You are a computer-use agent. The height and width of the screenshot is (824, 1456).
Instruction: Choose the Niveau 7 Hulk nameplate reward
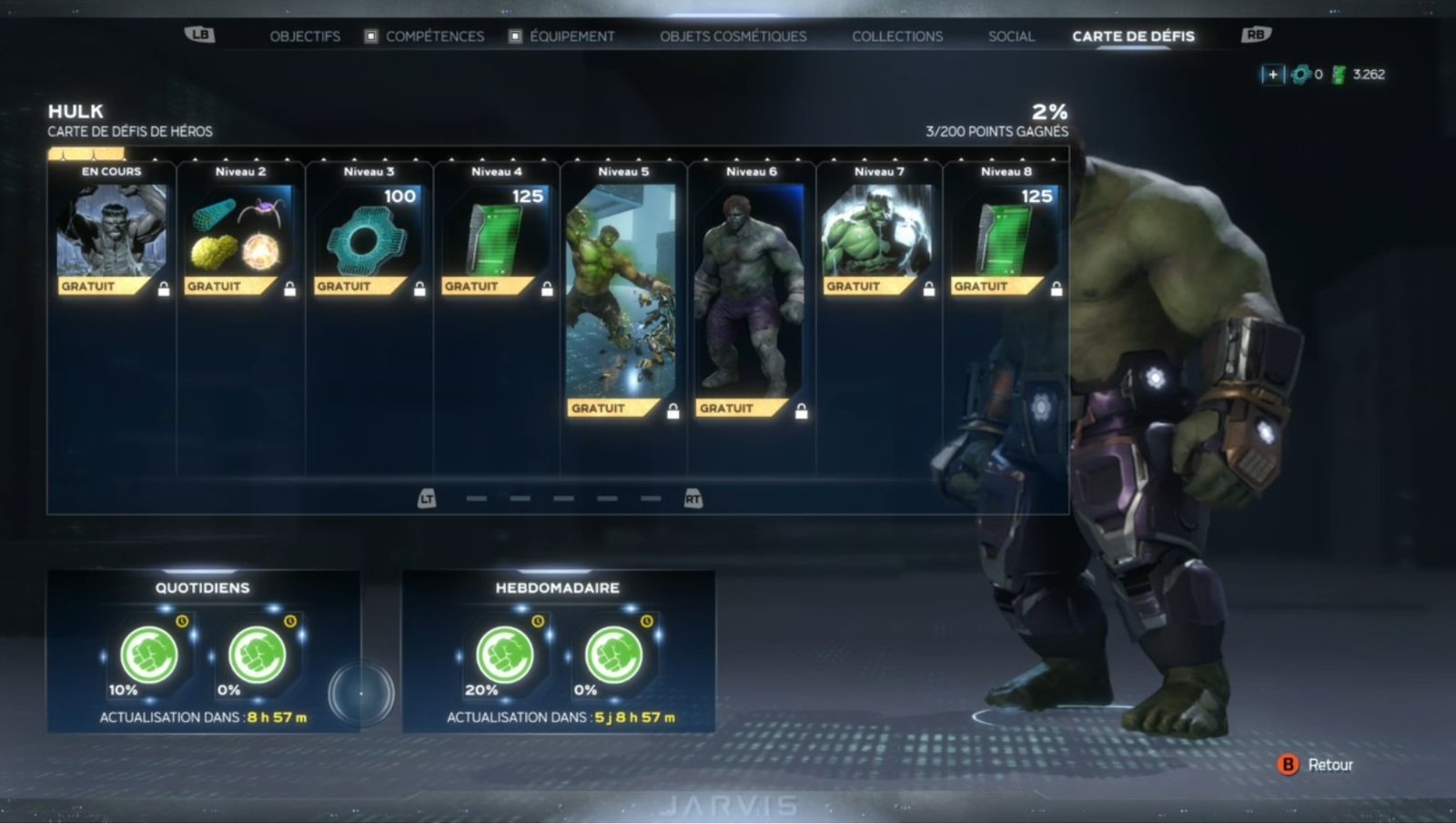pos(877,231)
